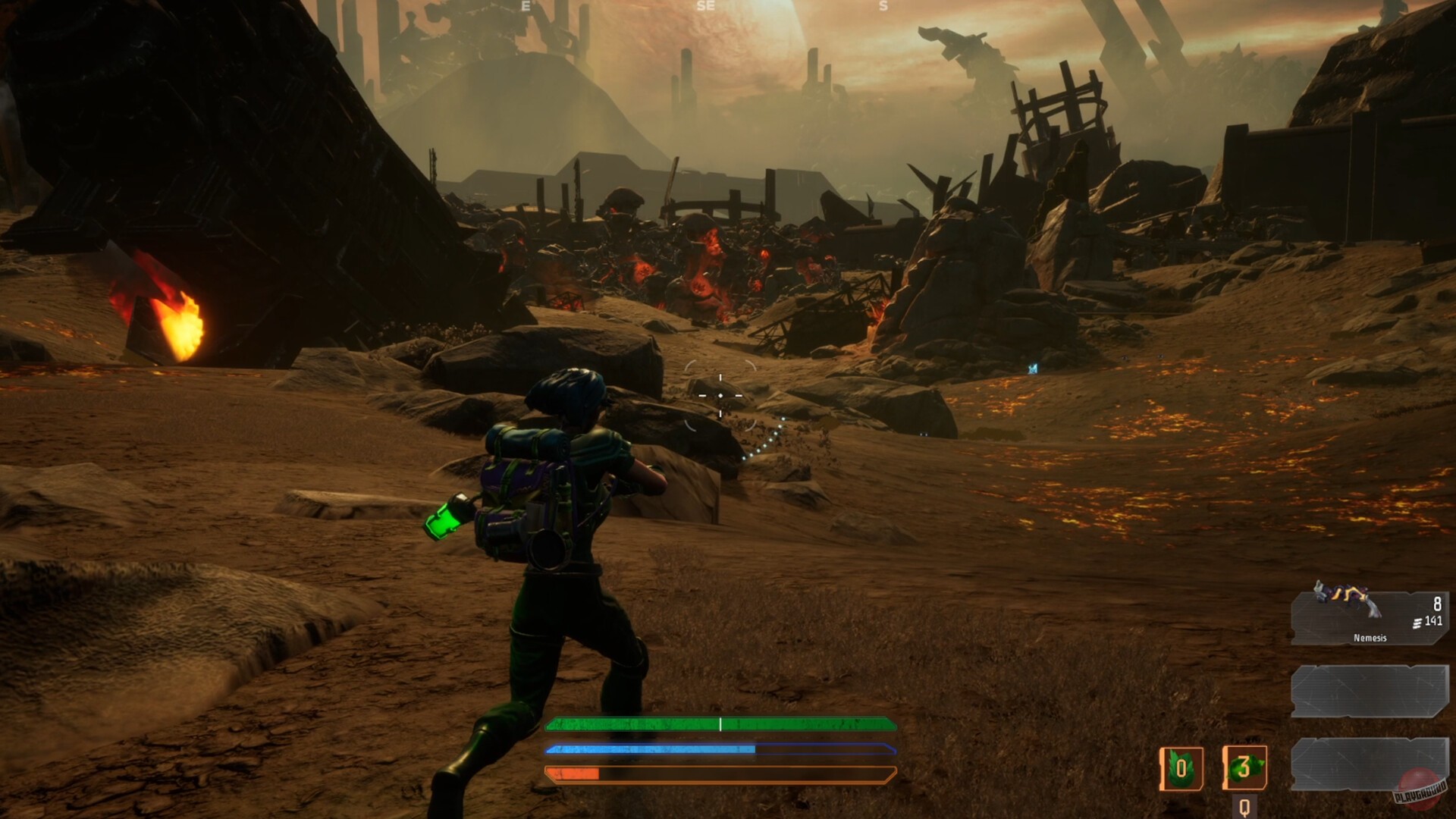The width and height of the screenshot is (1456, 819).
Task: Click the crosshair reticle at screen center
Action: click(x=719, y=395)
